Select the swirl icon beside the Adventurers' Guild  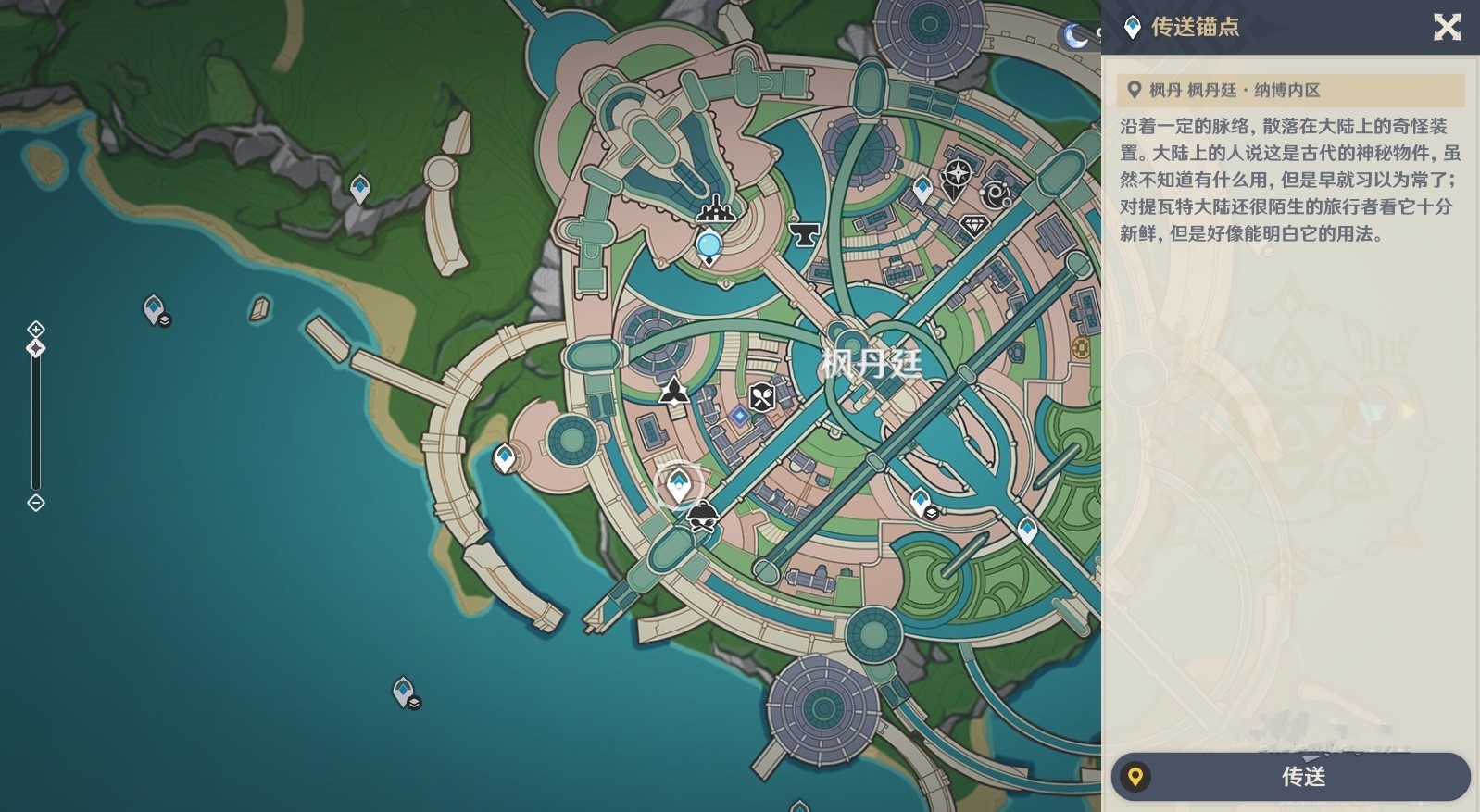point(997,194)
